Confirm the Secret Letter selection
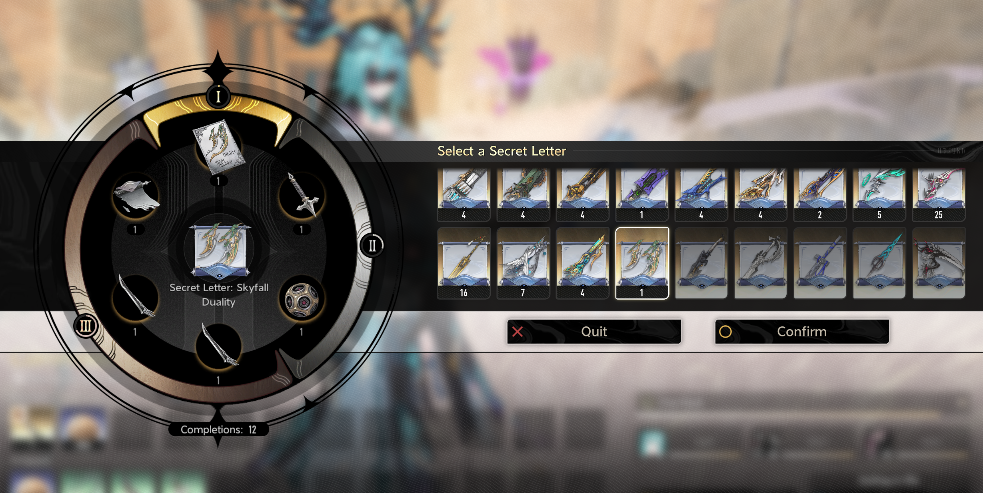 801,332
